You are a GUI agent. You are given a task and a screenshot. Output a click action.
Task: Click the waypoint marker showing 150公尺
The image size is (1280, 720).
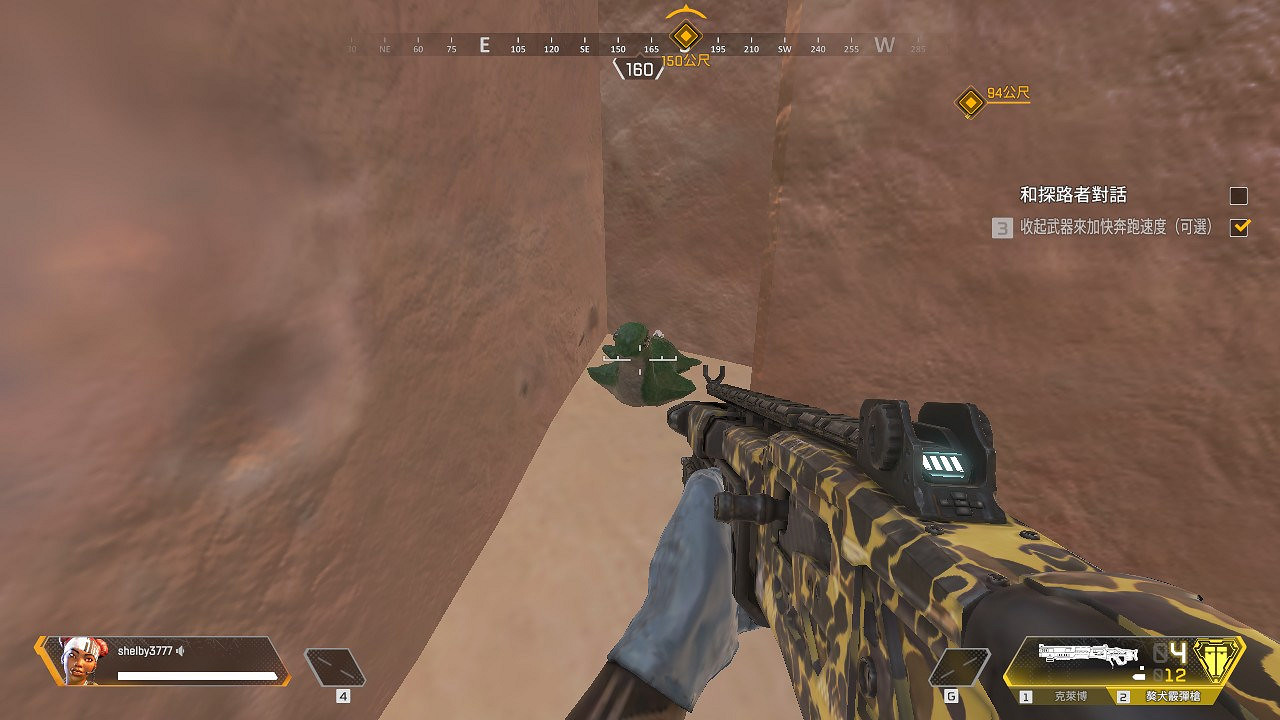coord(685,35)
